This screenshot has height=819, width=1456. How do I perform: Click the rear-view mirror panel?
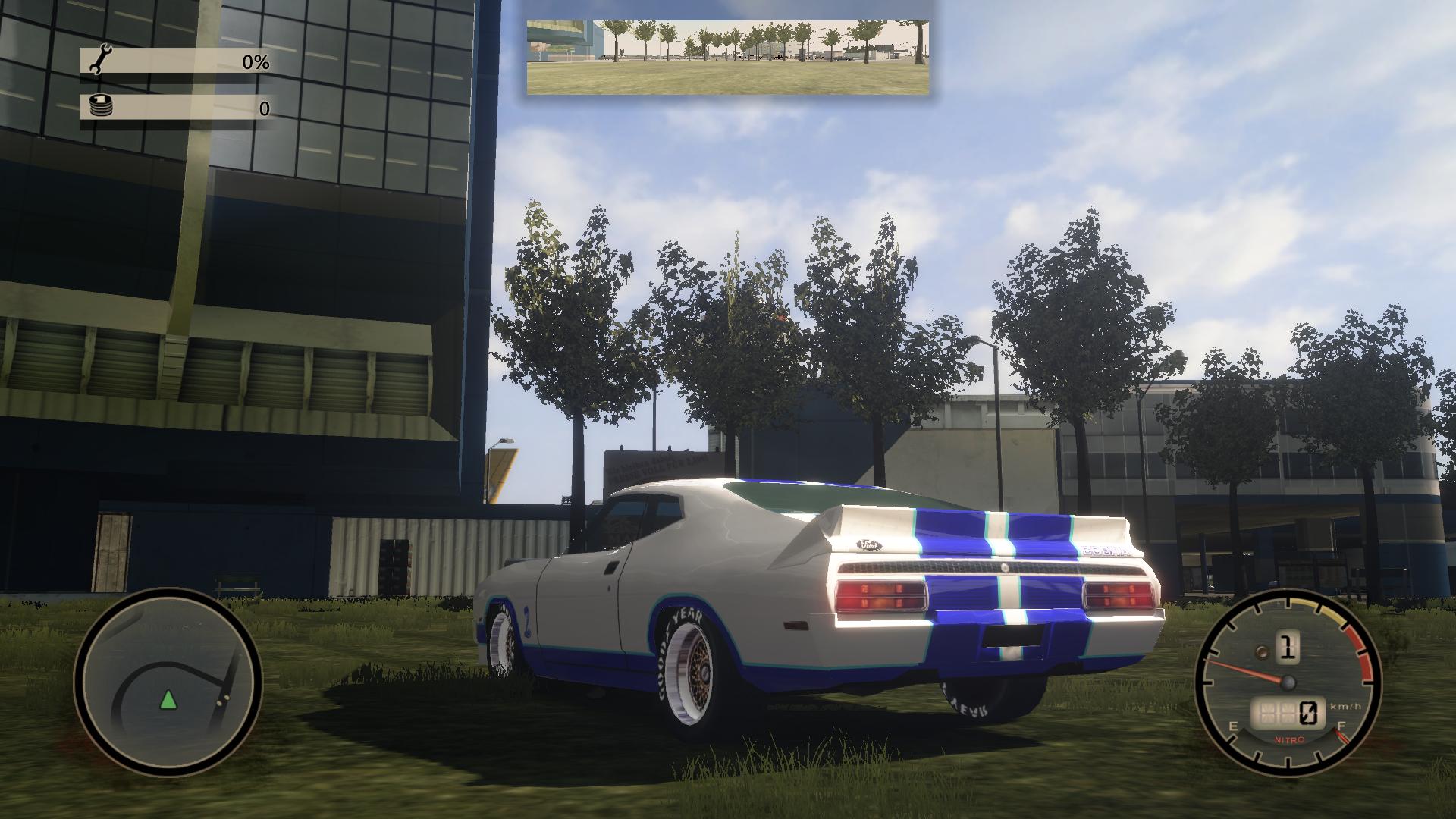click(727, 58)
